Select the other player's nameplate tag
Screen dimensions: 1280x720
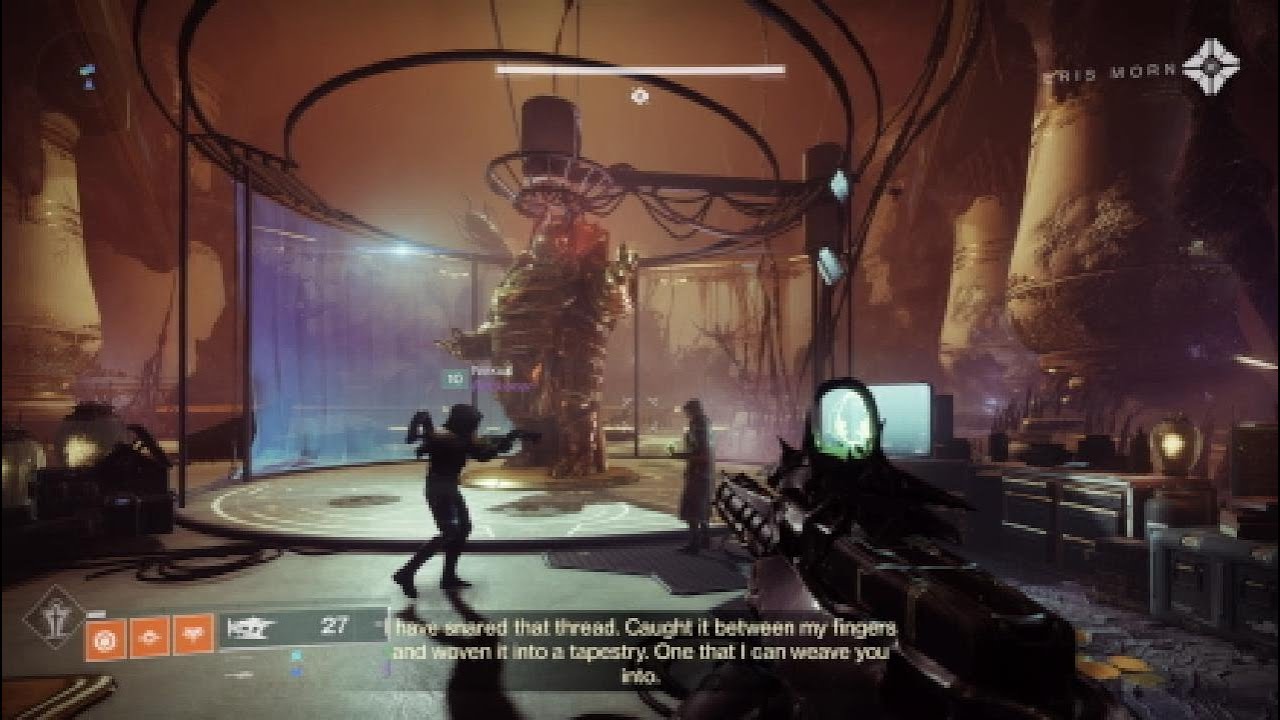tap(478, 379)
